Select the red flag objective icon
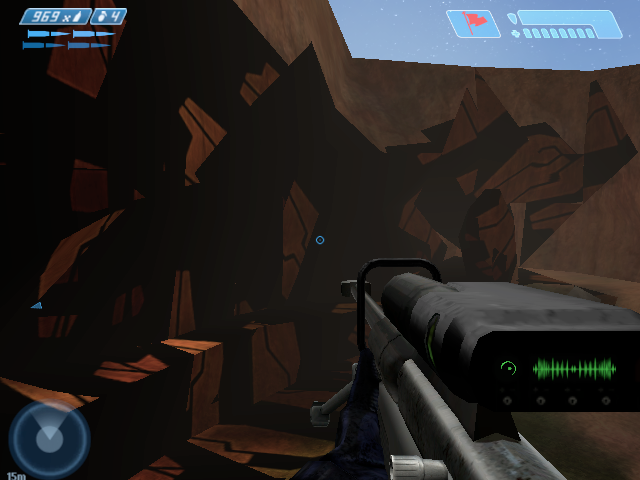 (472, 23)
